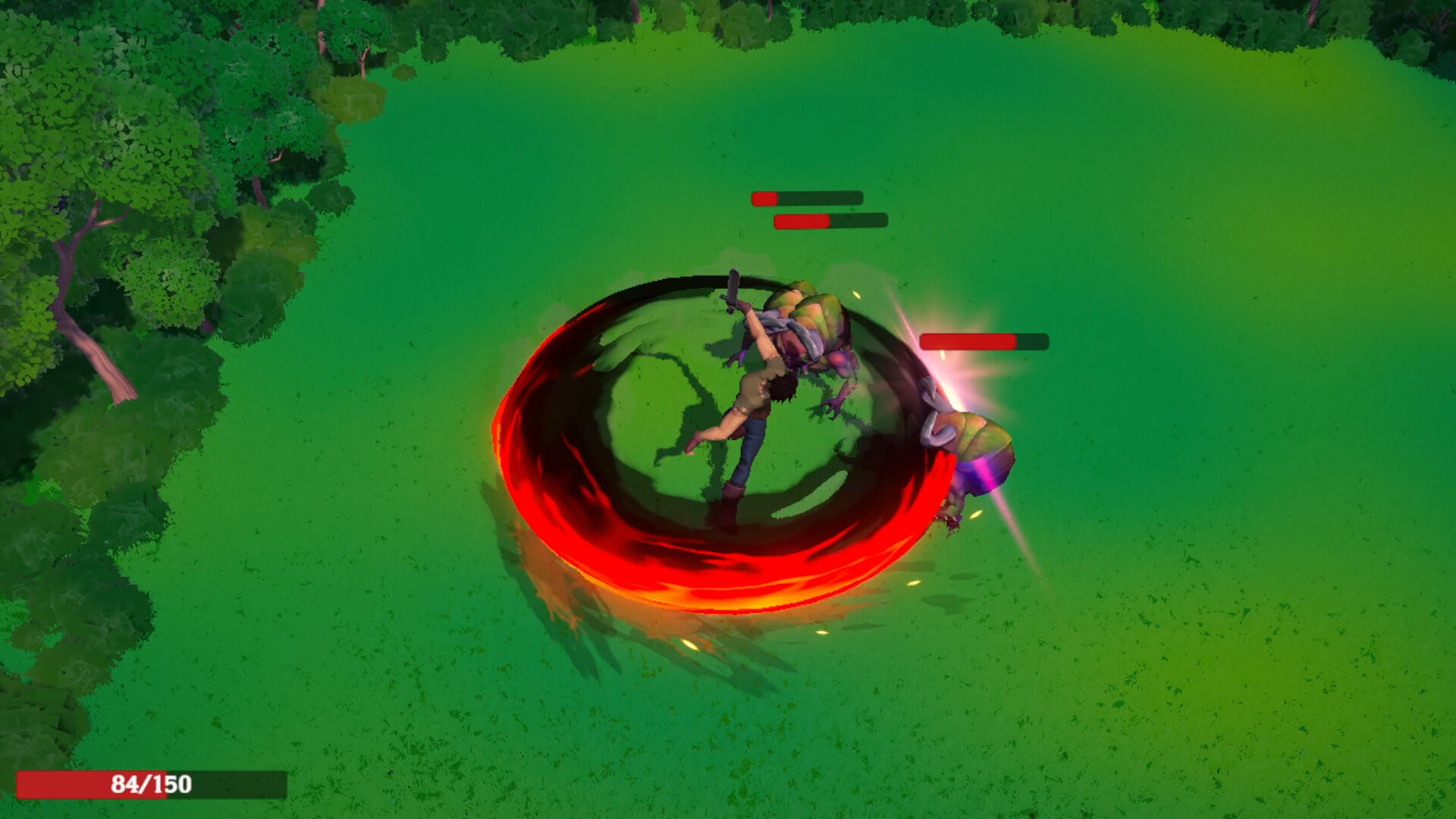Click the player's raised sword
The width and height of the screenshot is (1456, 819).
[x=733, y=292]
